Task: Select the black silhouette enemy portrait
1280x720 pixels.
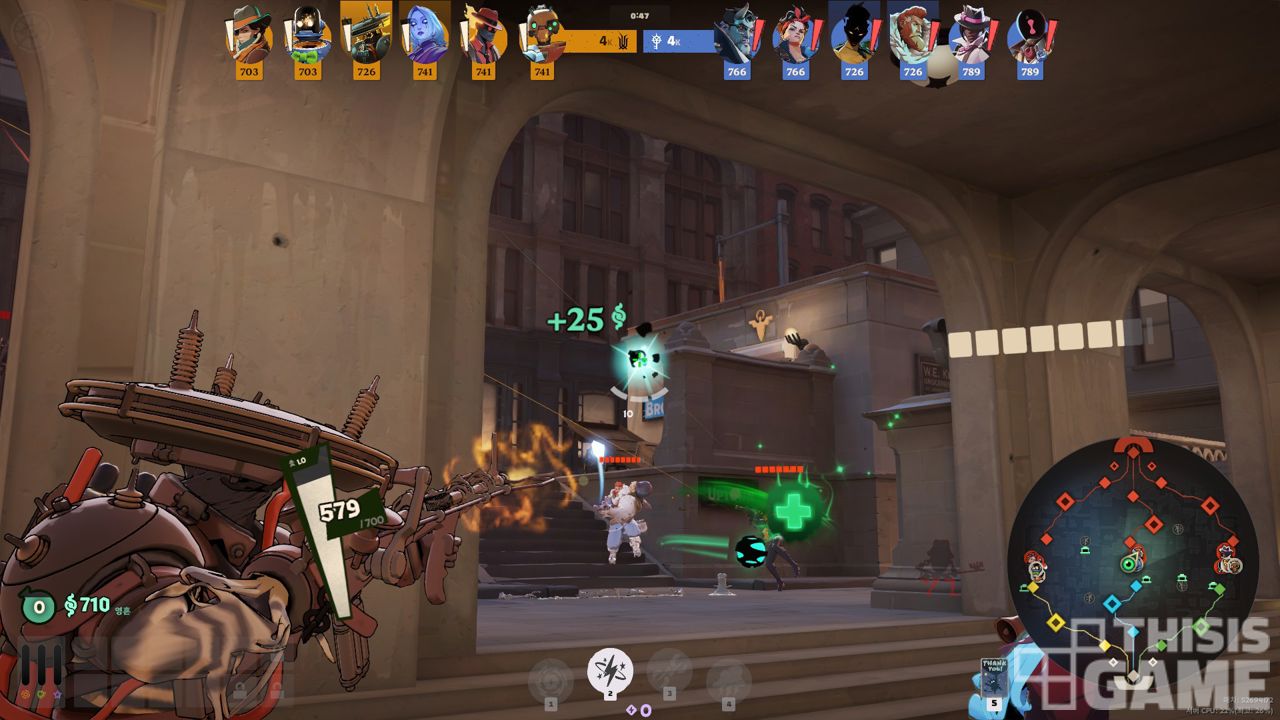Action: click(x=854, y=33)
